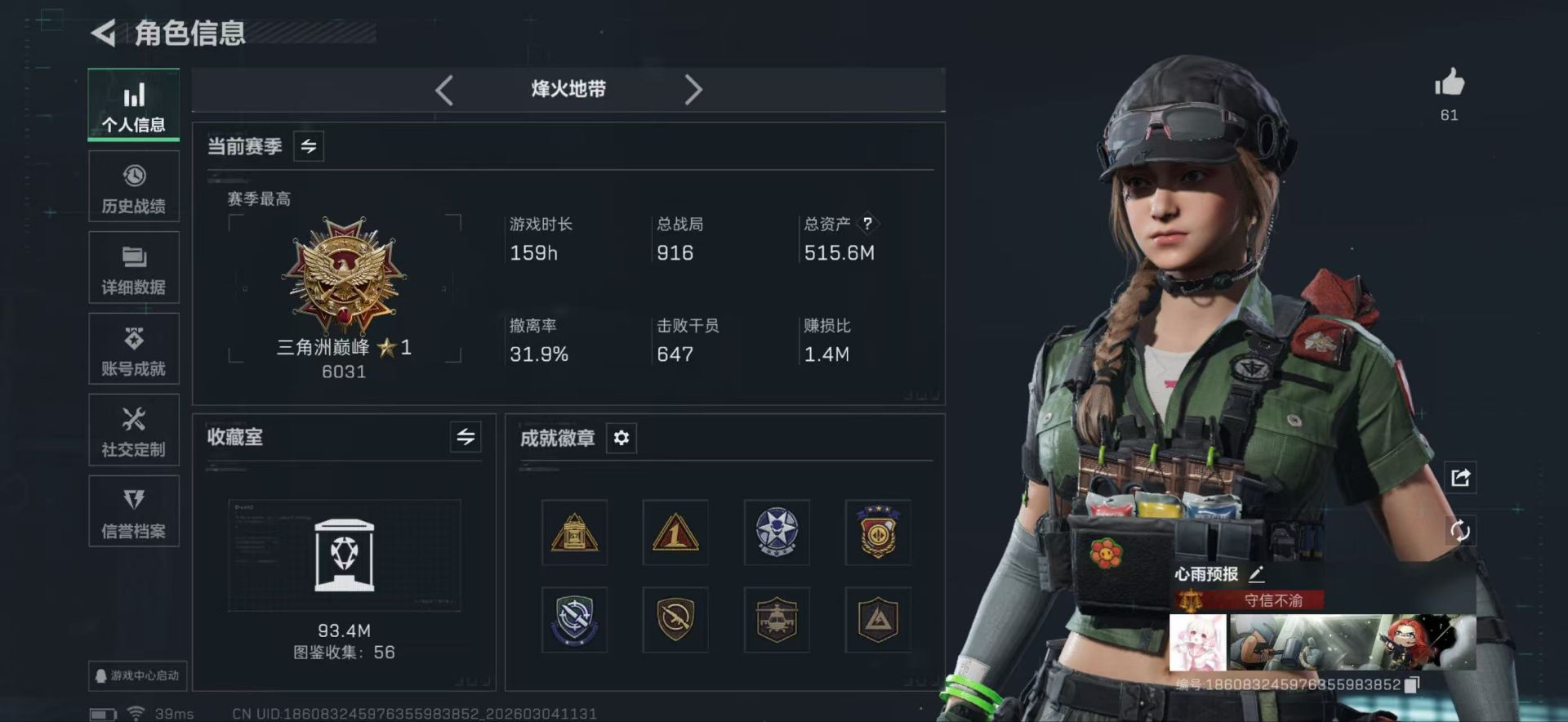Click the right chevron beside 烽火地带
Screen dimensions: 1568x722
click(x=693, y=90)
